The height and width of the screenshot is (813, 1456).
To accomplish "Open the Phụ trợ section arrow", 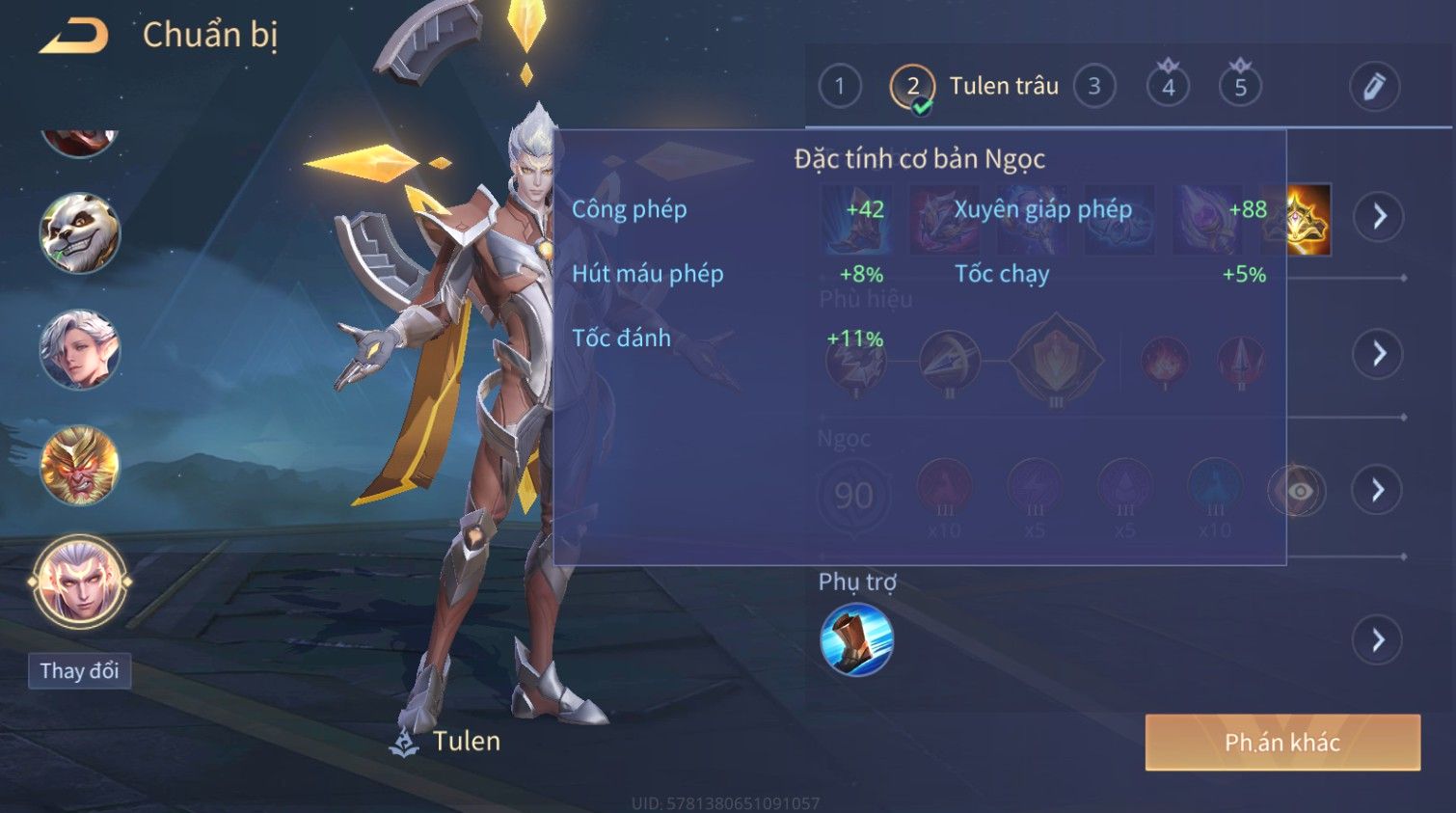I will (1379, 639).
